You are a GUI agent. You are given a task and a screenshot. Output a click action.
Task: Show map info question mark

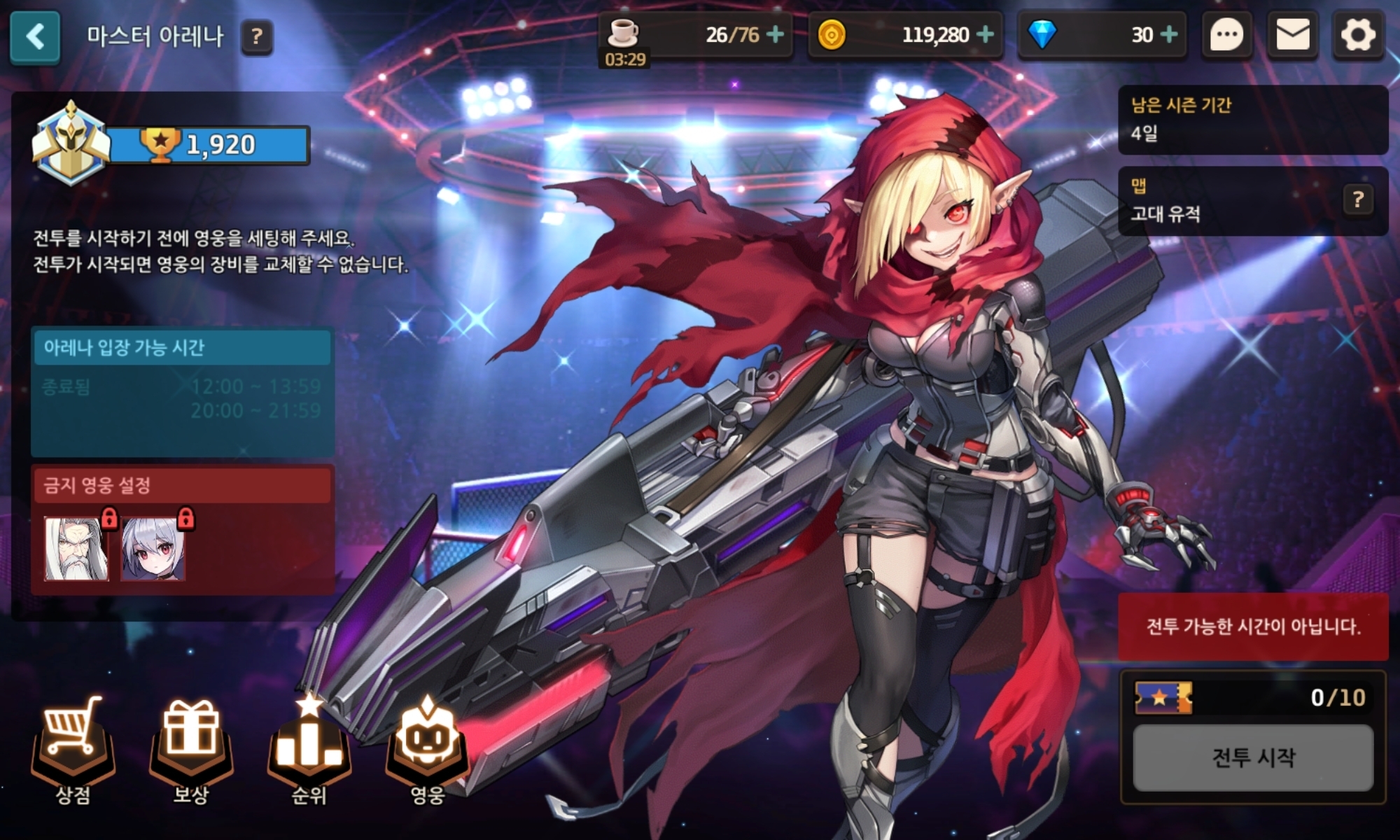click(x=1358, y=200)
